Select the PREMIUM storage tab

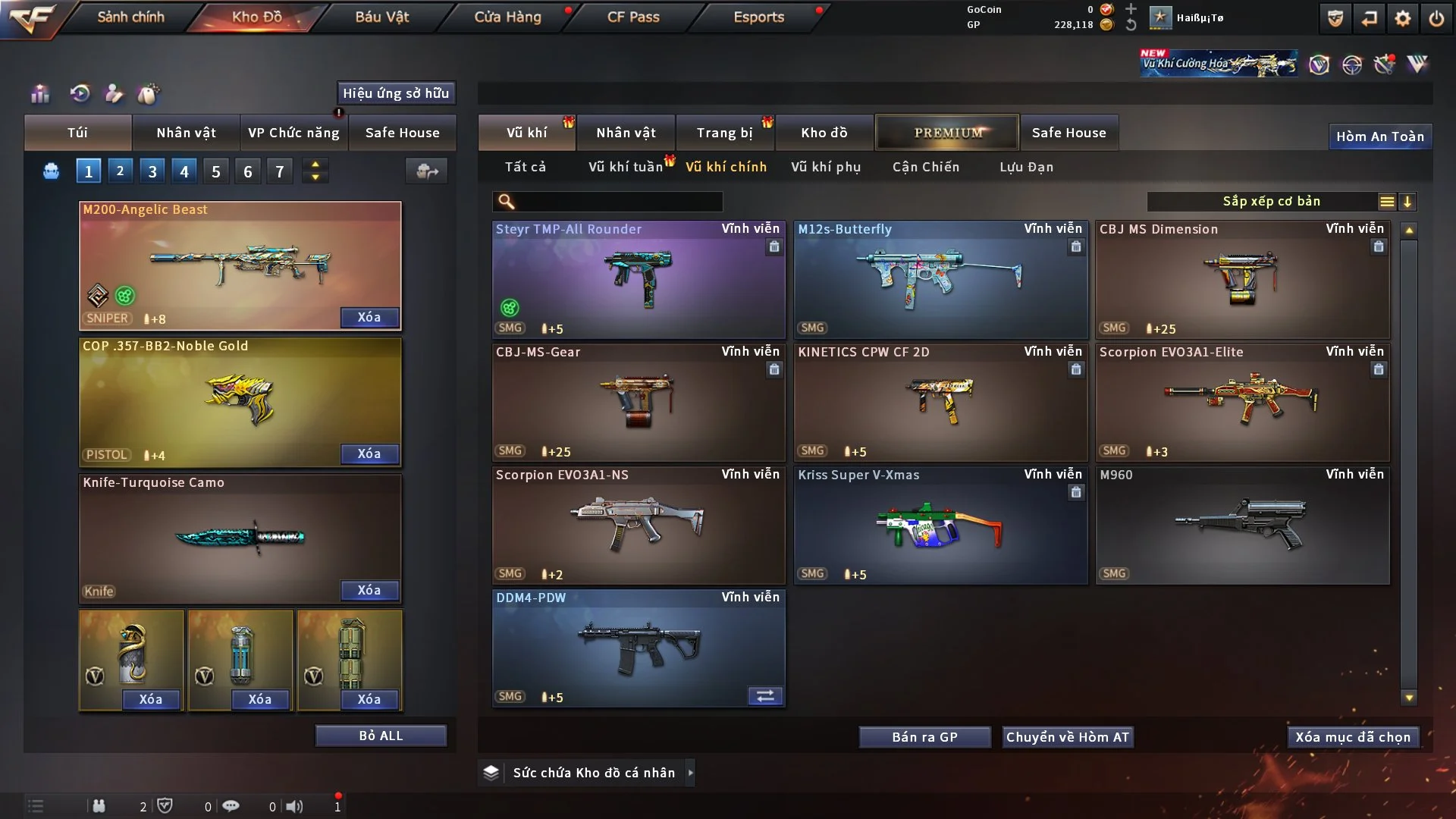(947, 133)
